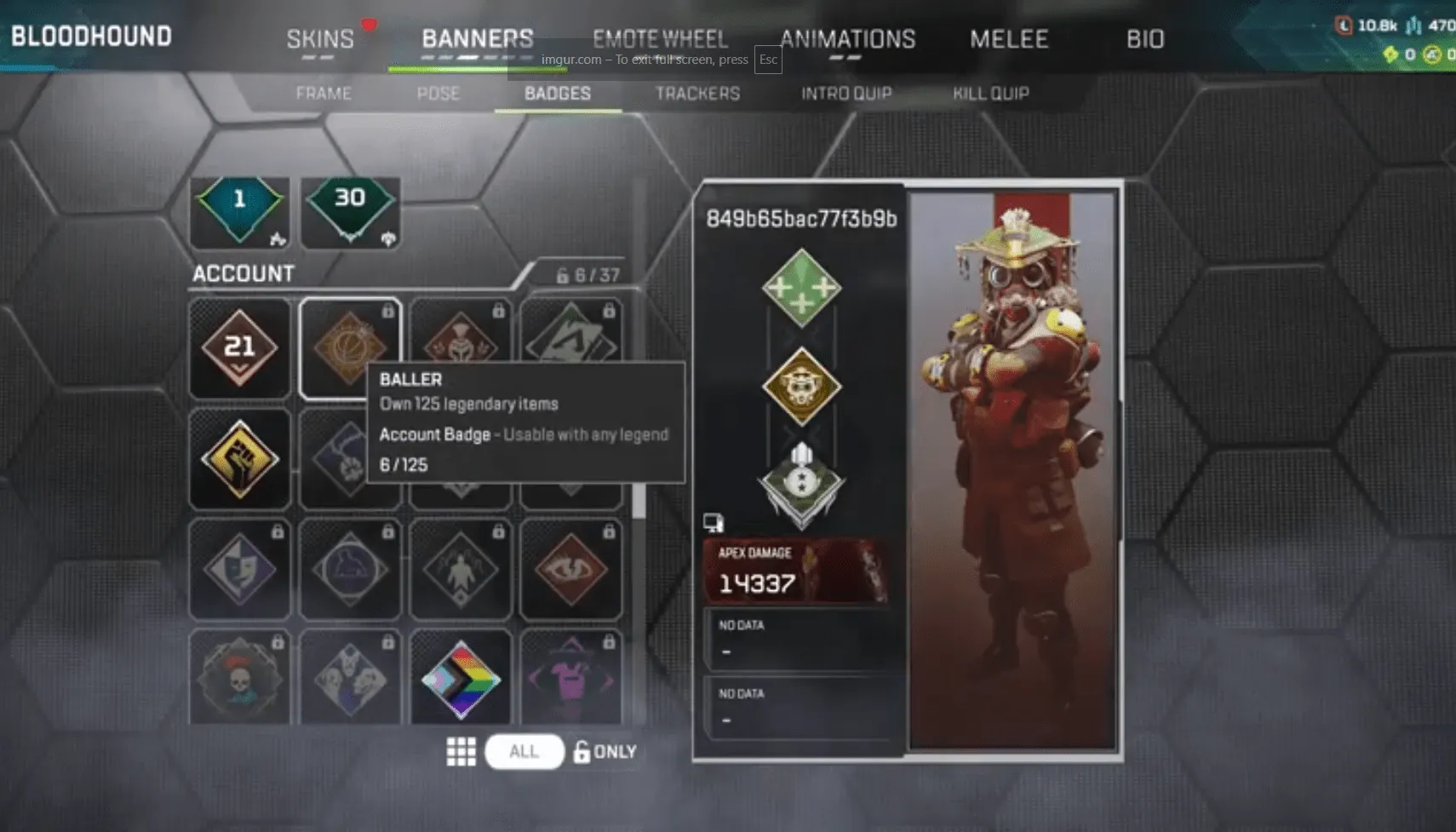Switch to the Emote Wheel tab
Screen dimensions: 1456x832
point(660,39)
